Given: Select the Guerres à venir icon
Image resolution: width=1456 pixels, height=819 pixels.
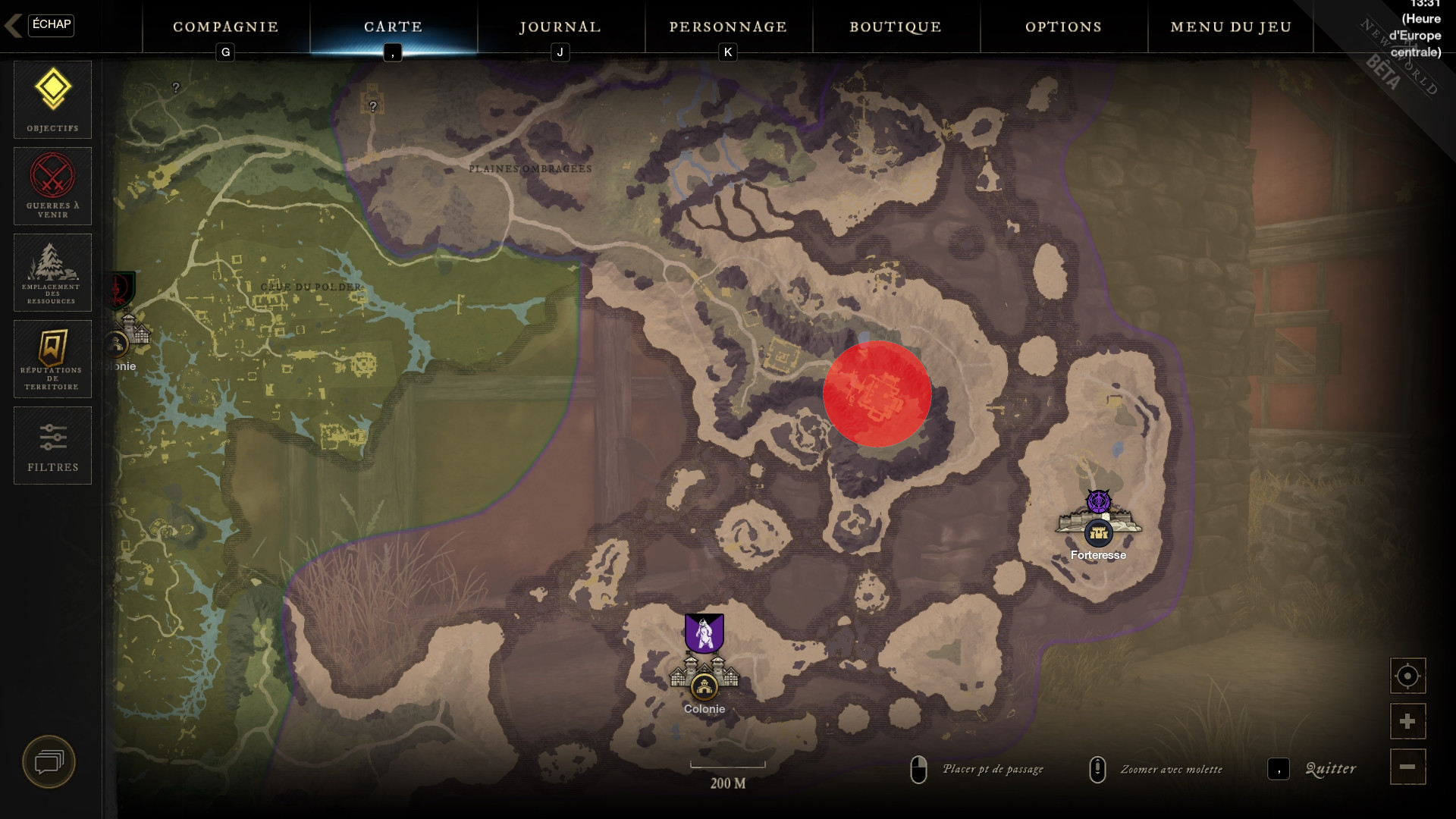Looking at the screenshot, I should (52, 186).
